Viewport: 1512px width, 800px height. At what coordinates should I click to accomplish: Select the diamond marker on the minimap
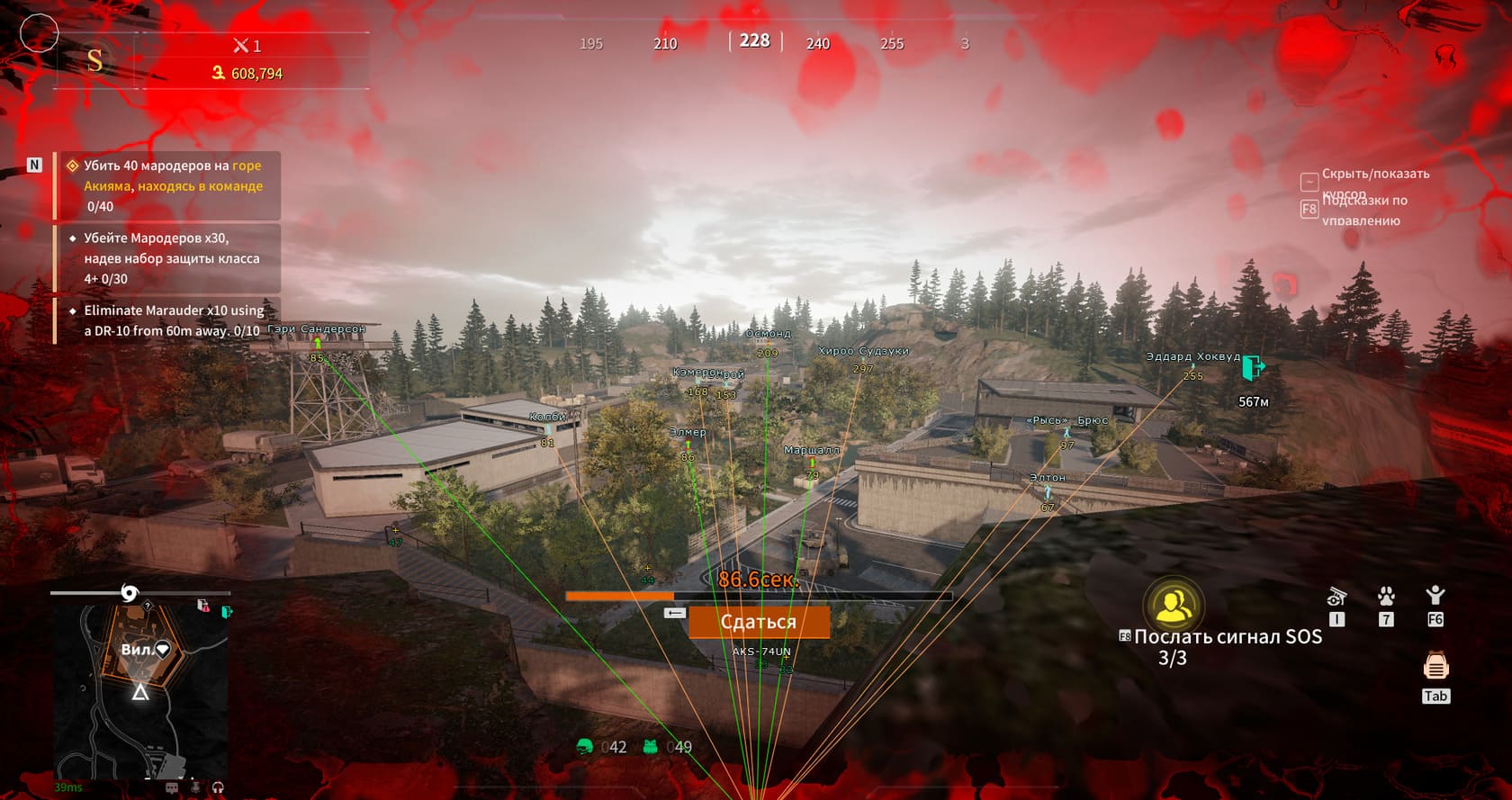163,649
